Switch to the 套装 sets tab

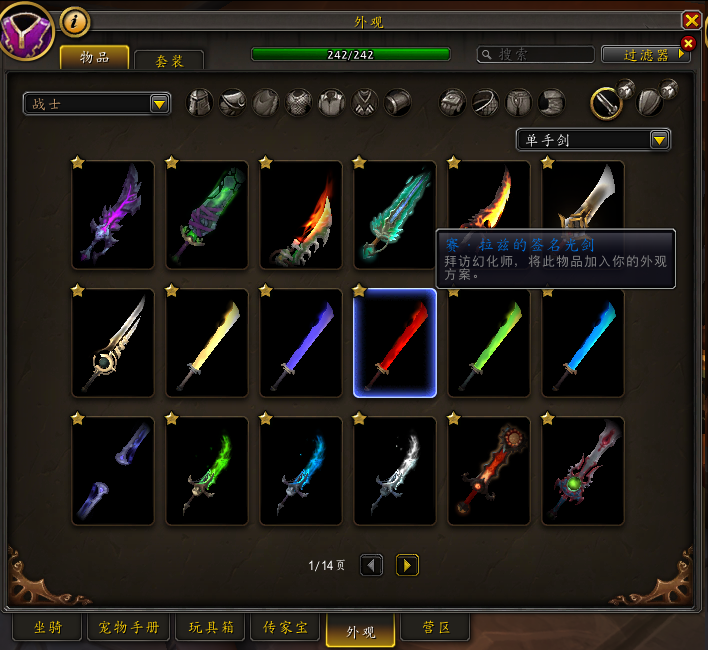tap(168, 61)
